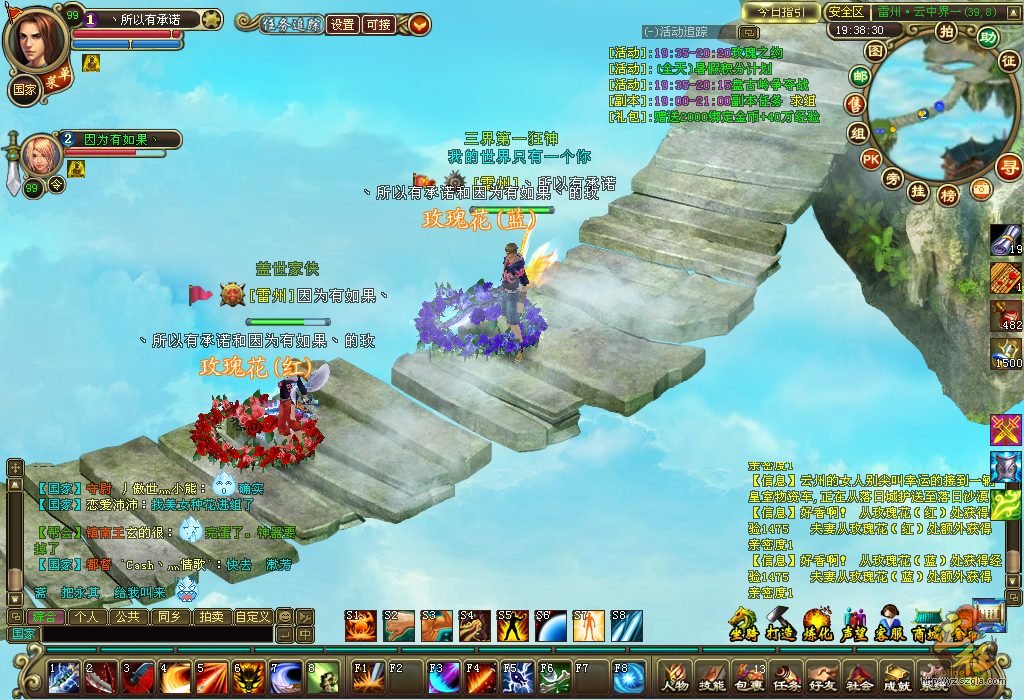Switch to the 个人 chat tab
The width and height of the screenshot is (1024, 700).
[x=86, y=616]
